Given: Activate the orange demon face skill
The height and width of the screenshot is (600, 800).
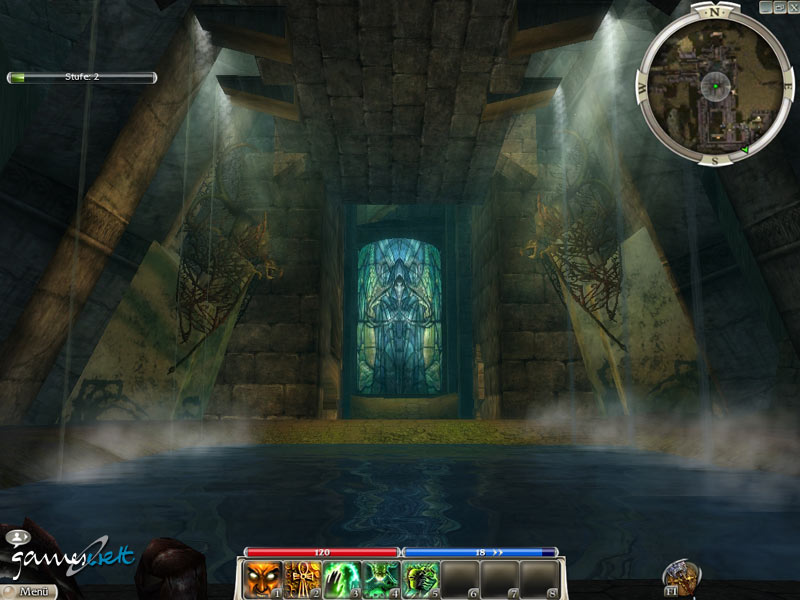Looking at the screenshot, I should pos(261,579).
